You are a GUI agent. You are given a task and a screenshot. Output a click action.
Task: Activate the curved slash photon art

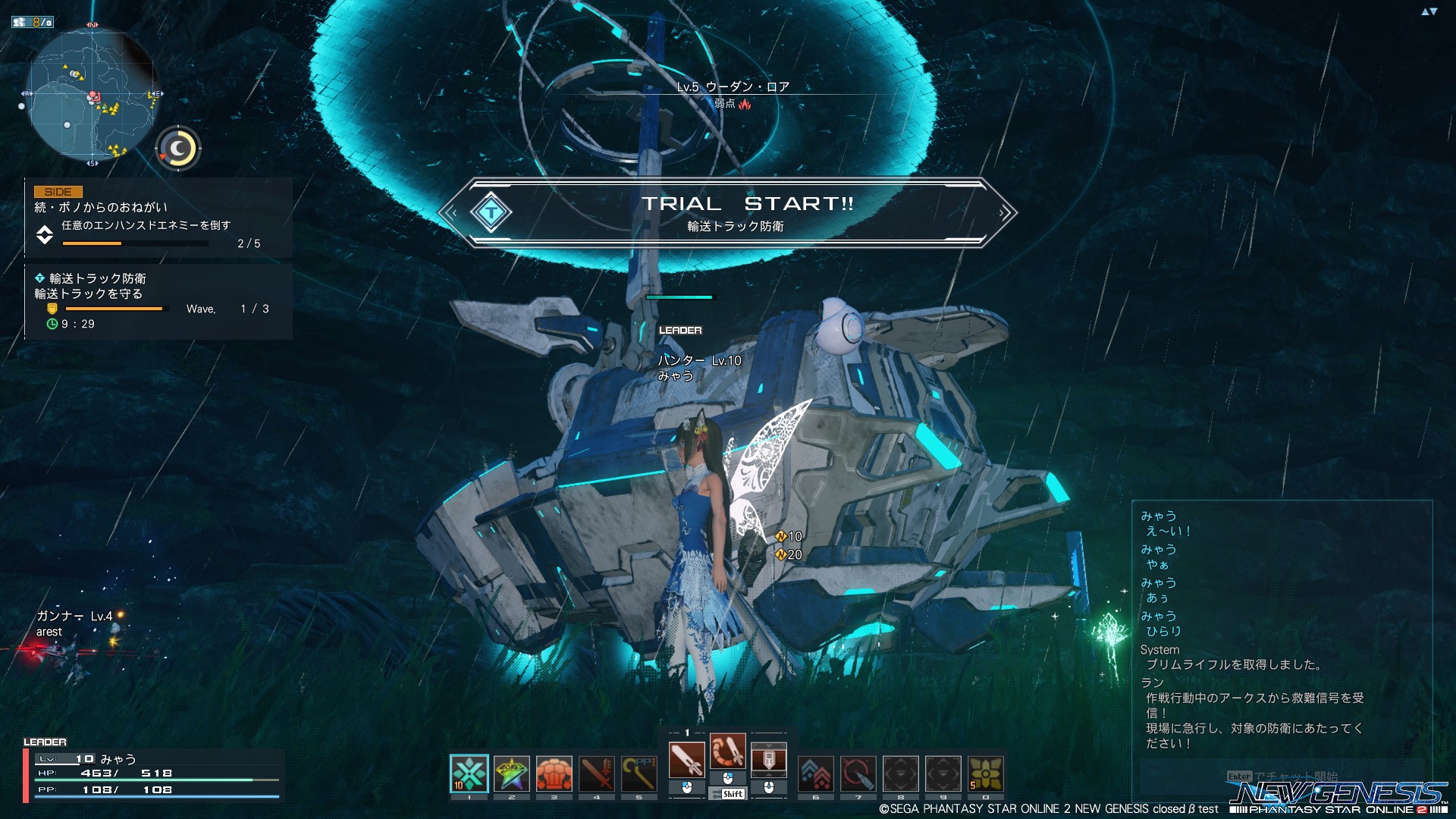point(728,752)
